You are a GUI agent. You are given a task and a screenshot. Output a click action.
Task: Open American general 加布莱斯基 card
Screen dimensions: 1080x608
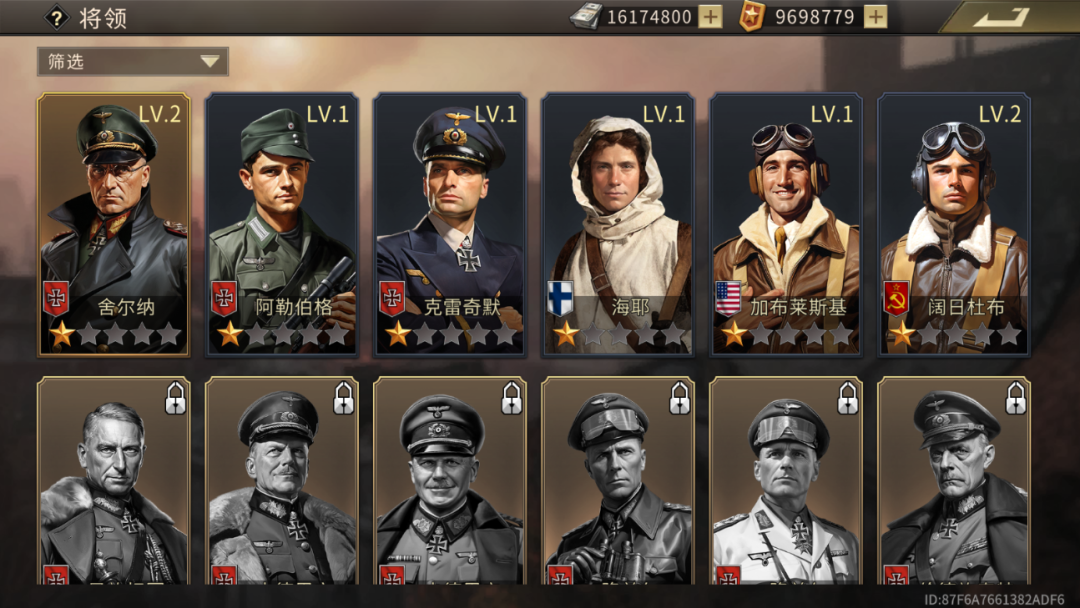point(786,225)
